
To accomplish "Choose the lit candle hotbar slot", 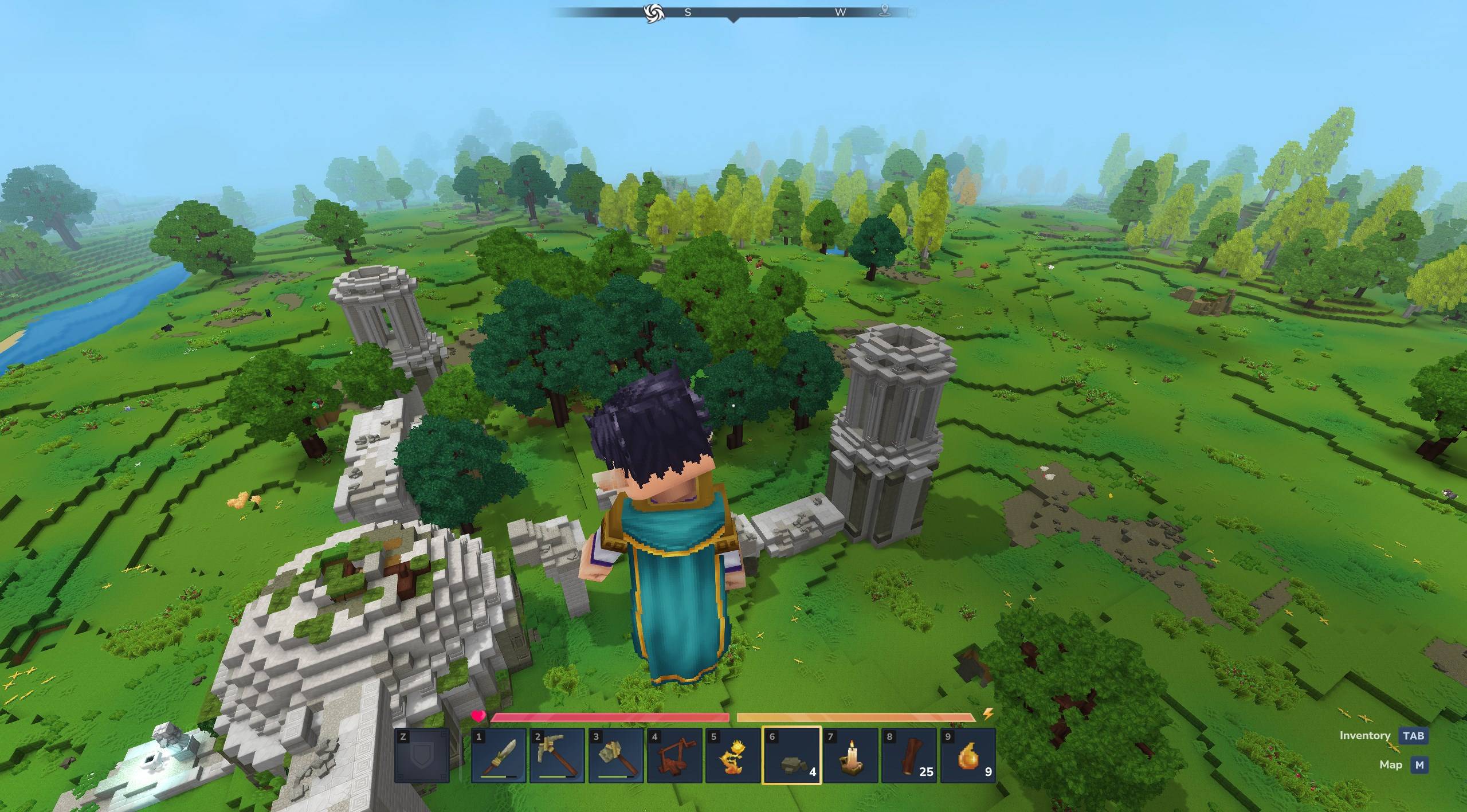I will (x=850, y=755).
